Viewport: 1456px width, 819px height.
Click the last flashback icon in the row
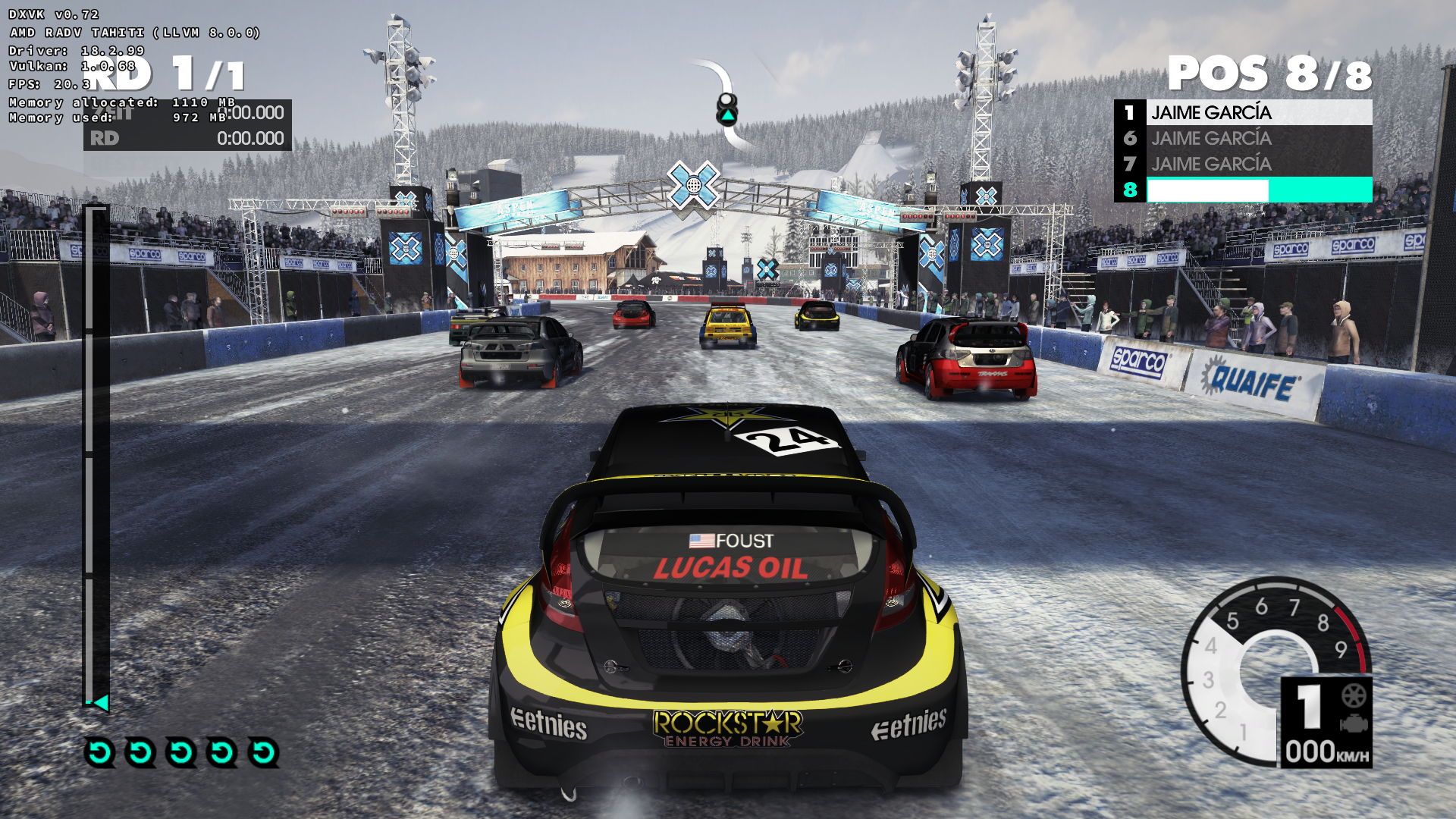[x=262, y=752]
